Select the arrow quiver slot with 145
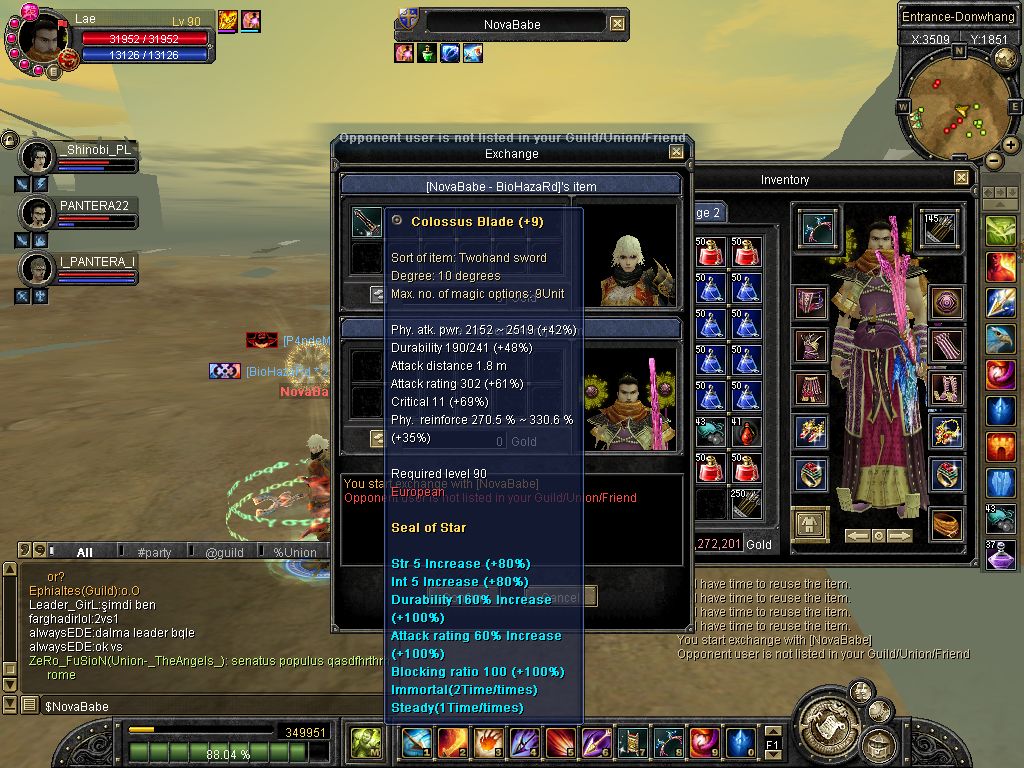This screenshot has height=768, width=1024. point(939,229)
